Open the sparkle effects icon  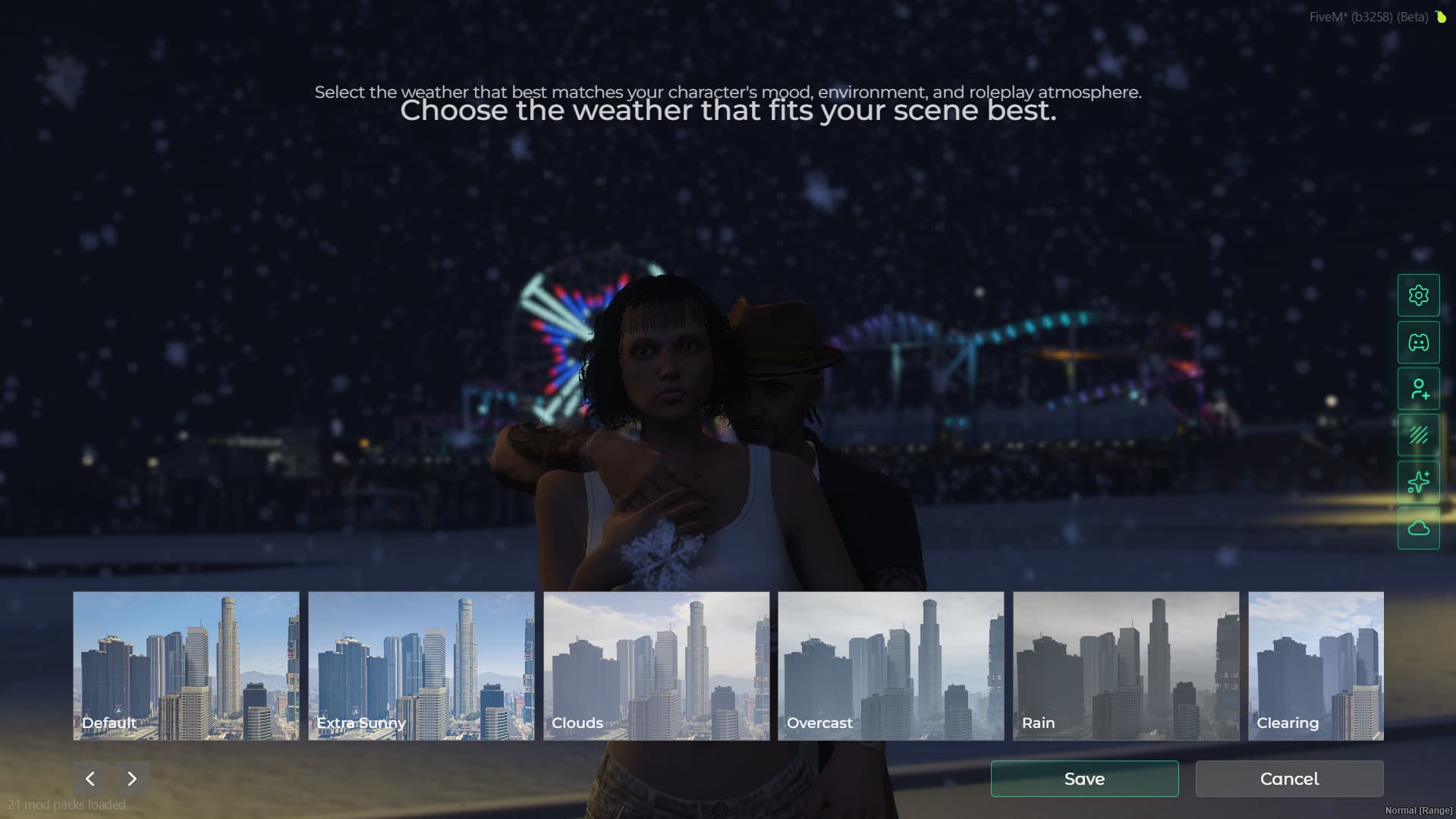pos(1418,482)
